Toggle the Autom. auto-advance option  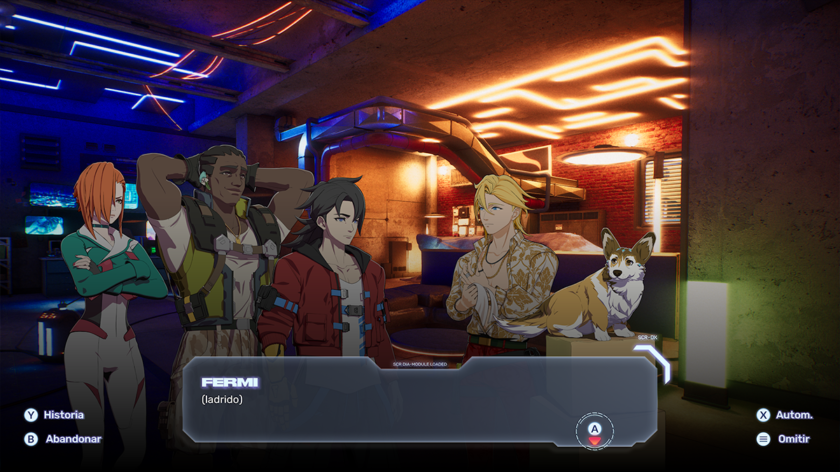[x=785, y=415]
